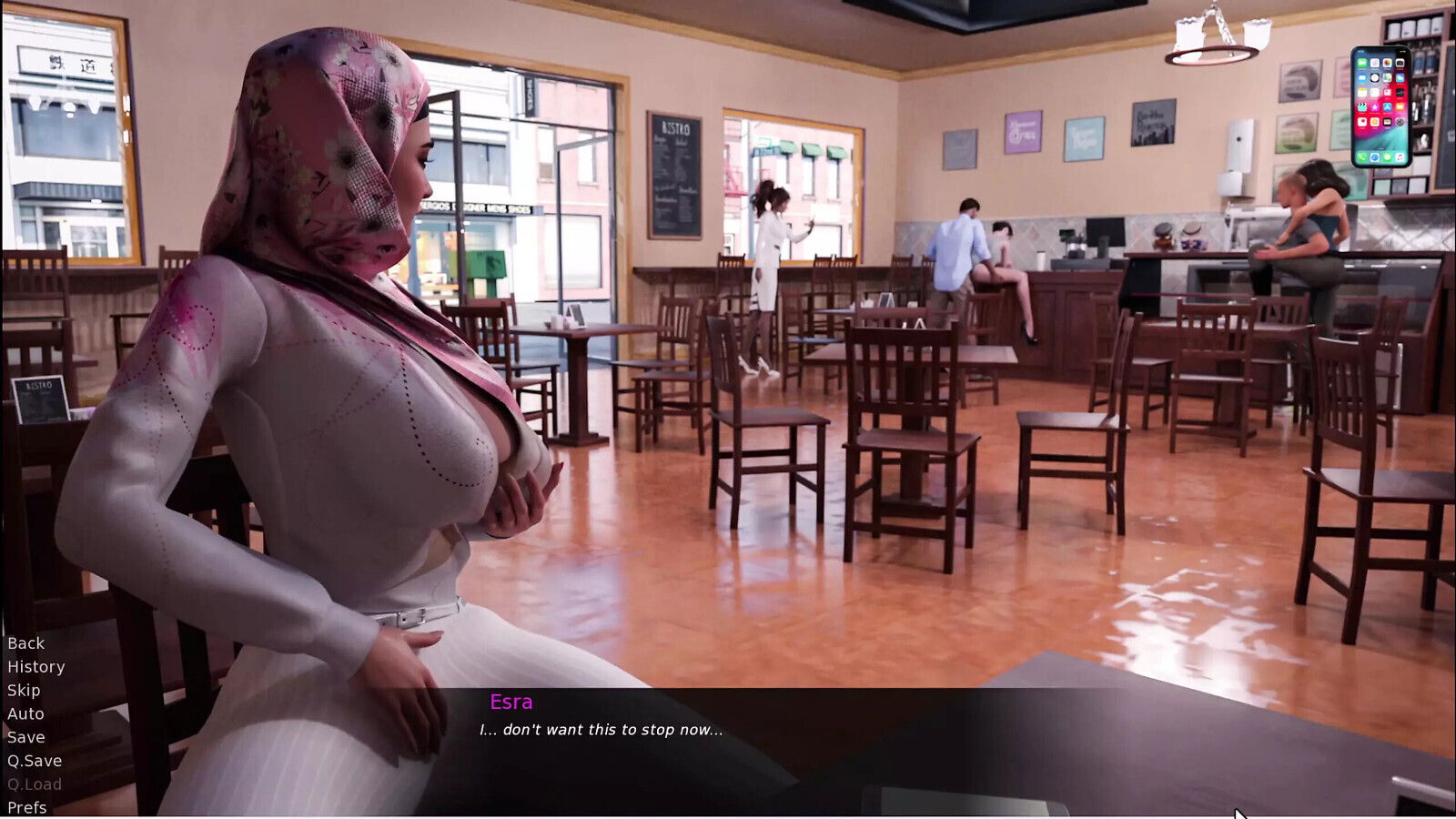Screen dimensions: 1456x819
Task: Toggle Skip mode on
Action: click(23, 690)
